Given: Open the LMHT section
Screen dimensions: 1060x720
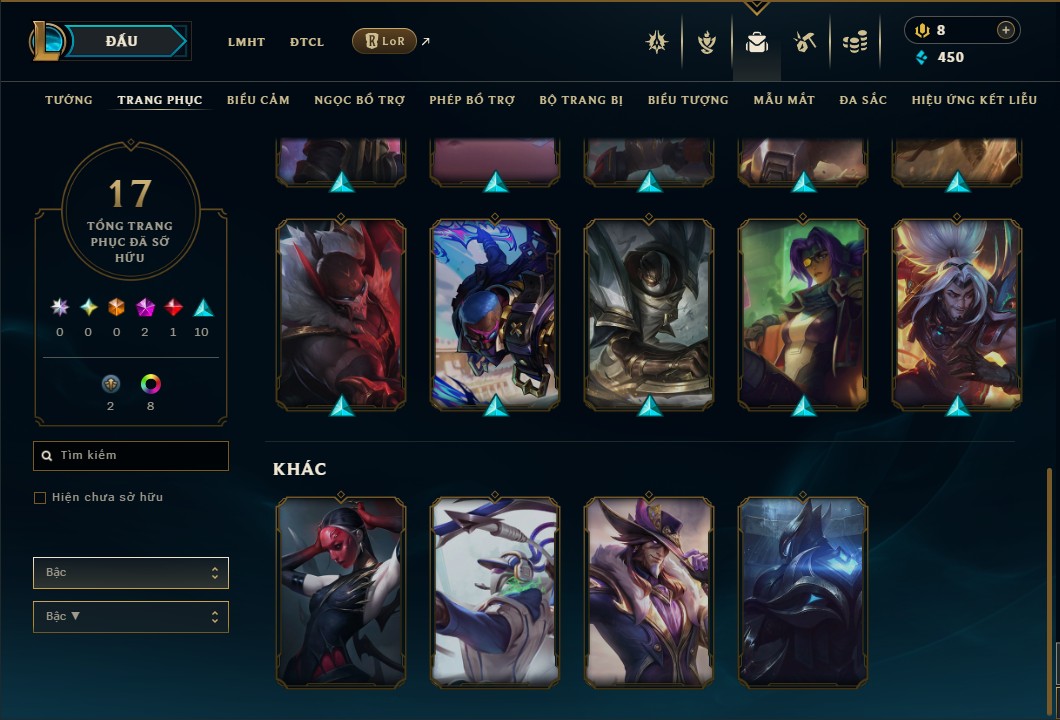Looking at the screenshot, I should [246, 42].
